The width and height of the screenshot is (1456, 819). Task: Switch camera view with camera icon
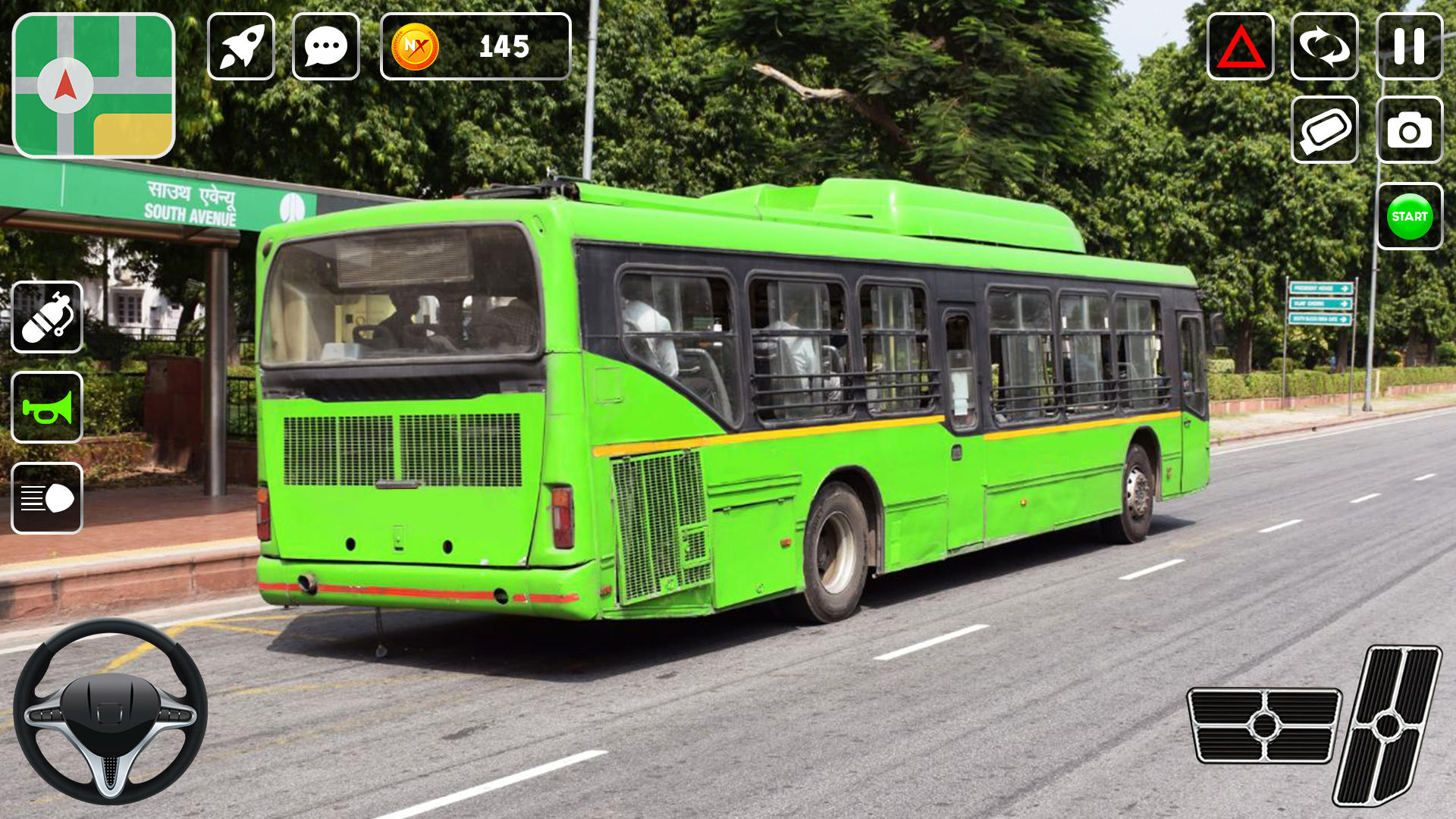[1410, 129]
